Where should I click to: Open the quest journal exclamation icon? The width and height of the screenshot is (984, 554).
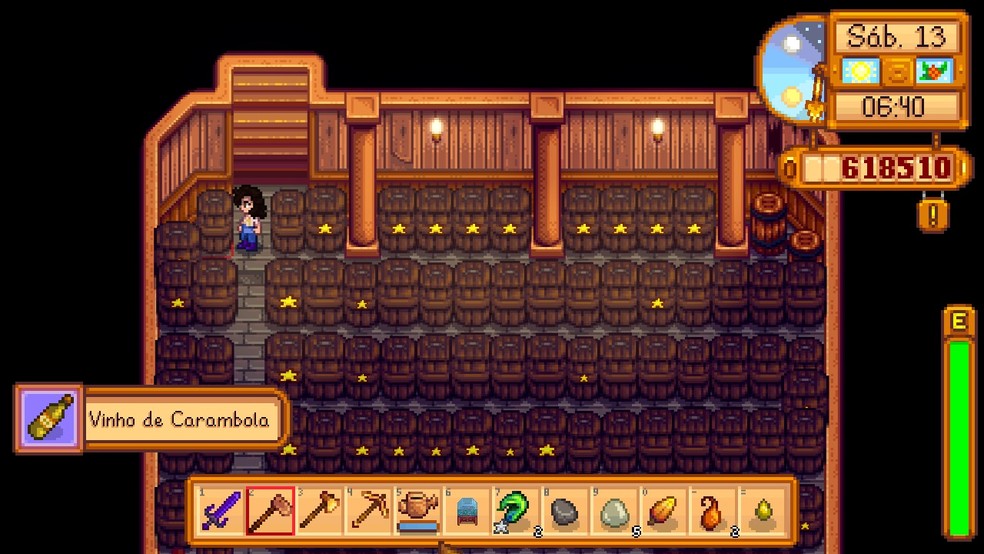tap(932, 216)
